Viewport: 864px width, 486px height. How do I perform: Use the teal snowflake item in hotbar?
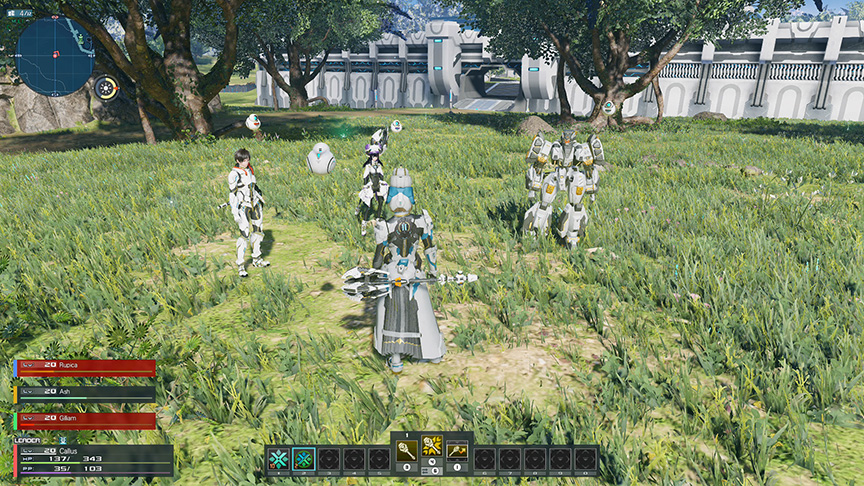click(279, 459)
